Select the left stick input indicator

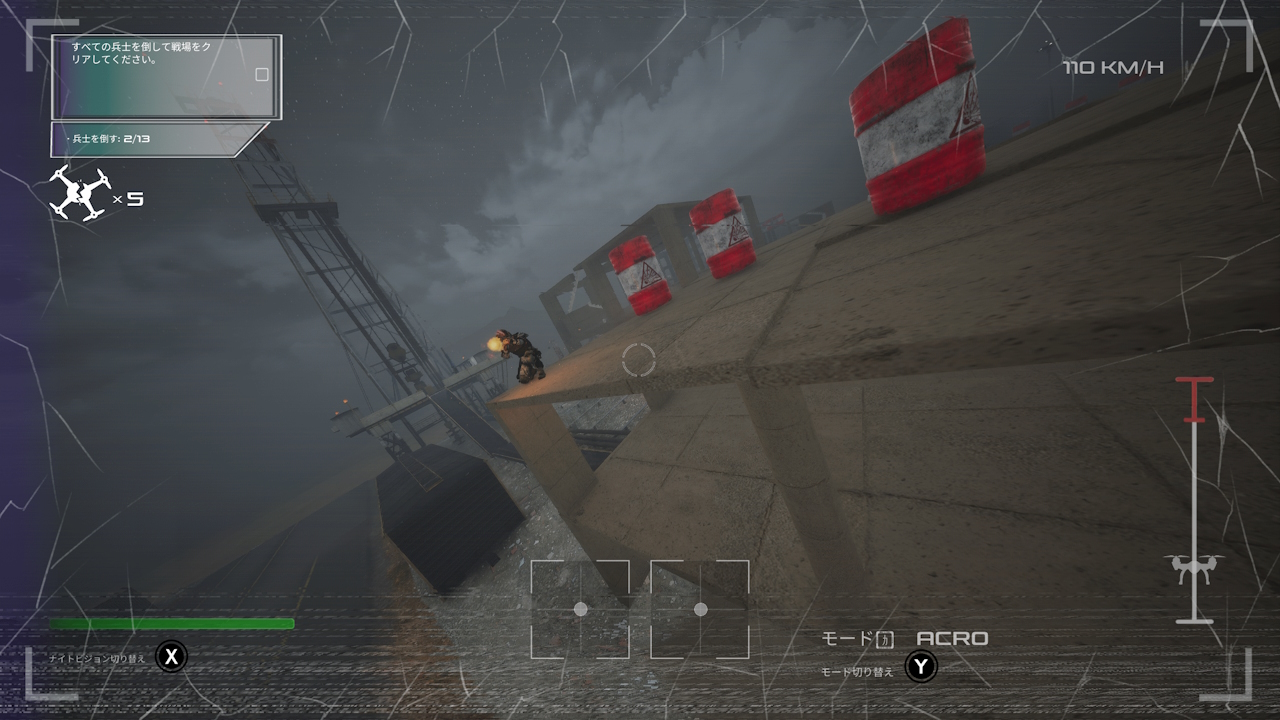tap(580, 609)
